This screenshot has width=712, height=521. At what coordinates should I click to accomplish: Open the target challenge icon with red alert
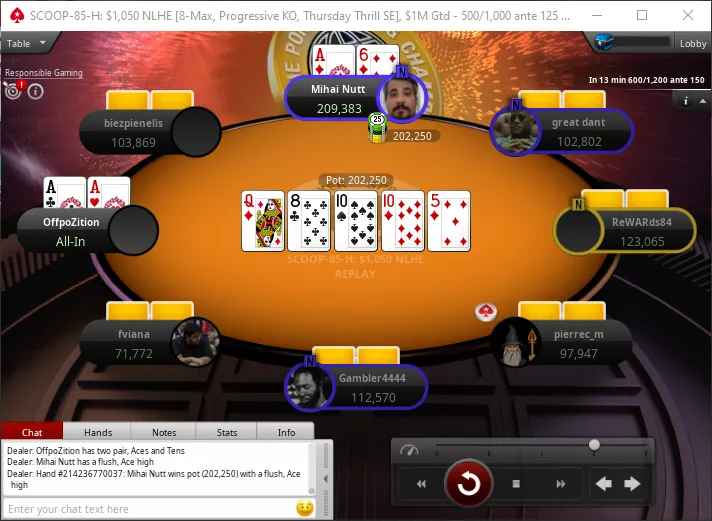coord(14,90)
